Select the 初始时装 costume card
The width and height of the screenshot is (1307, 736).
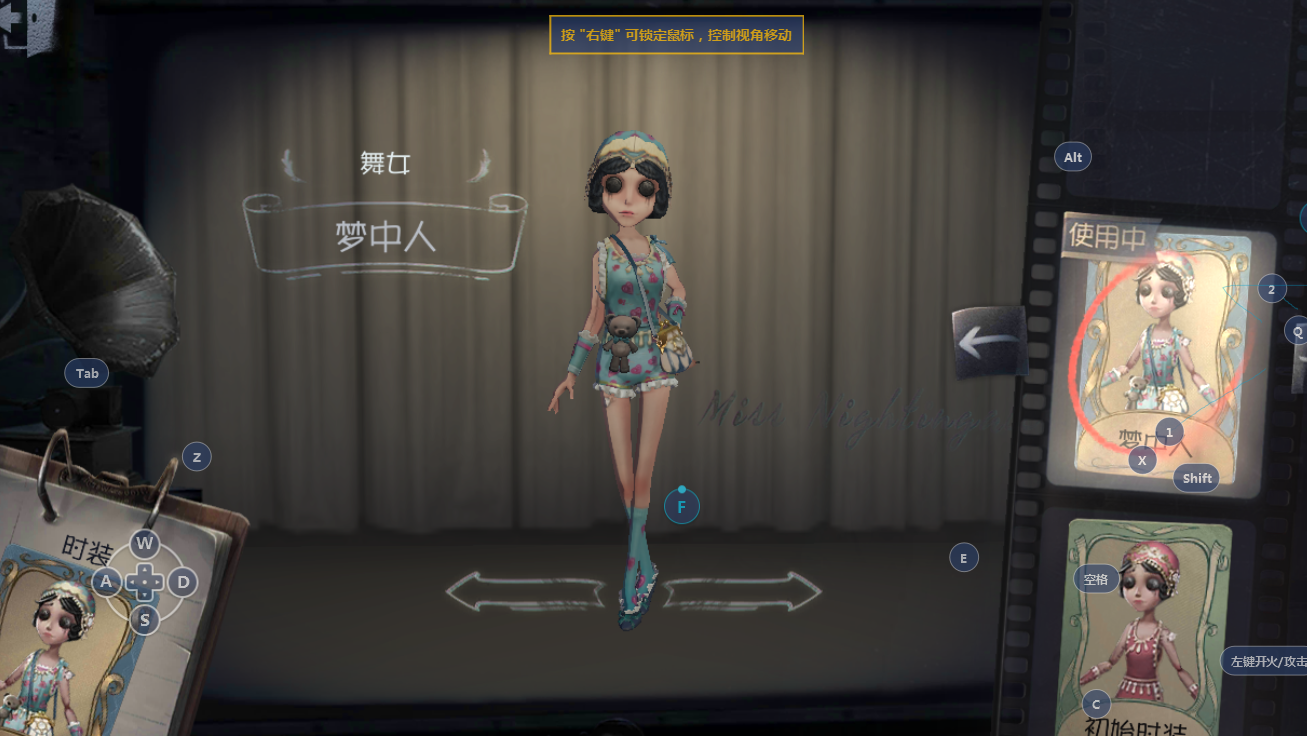pyautogui.click(x=1148, y=630)
